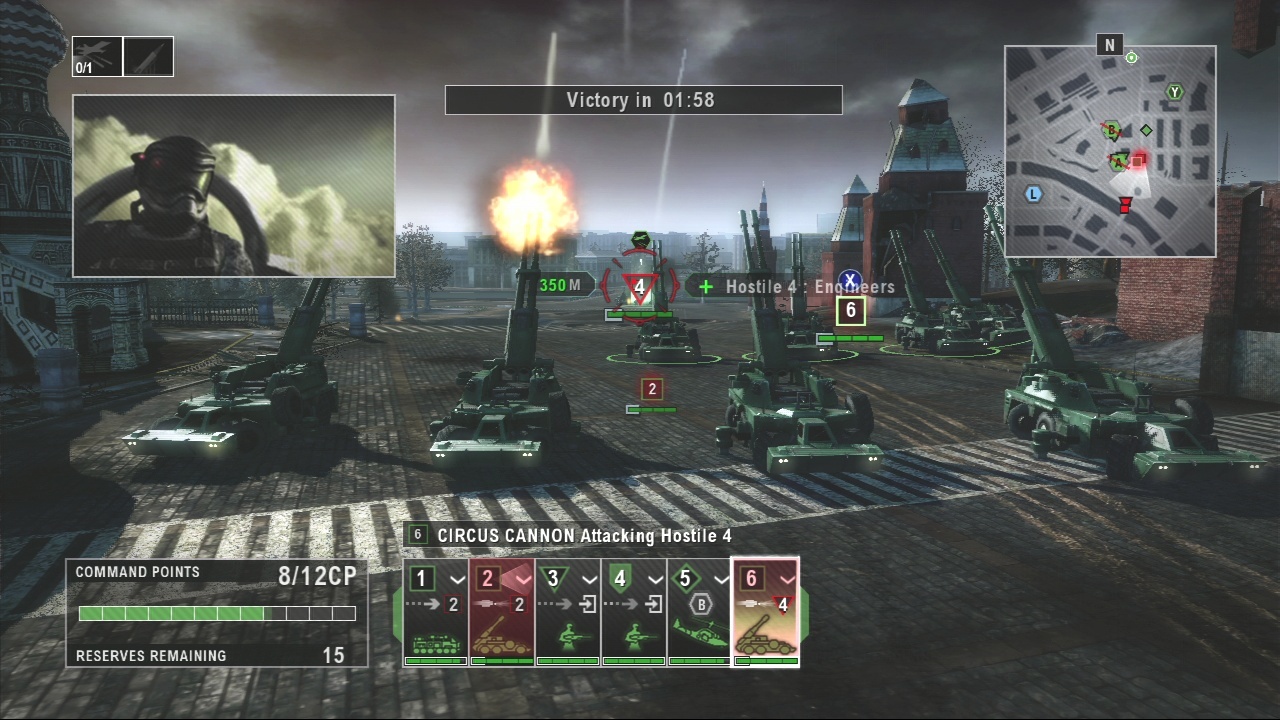
Task: Click the Hostile 4 target marker
Action: pyautogui.click(x=640, y=287)
